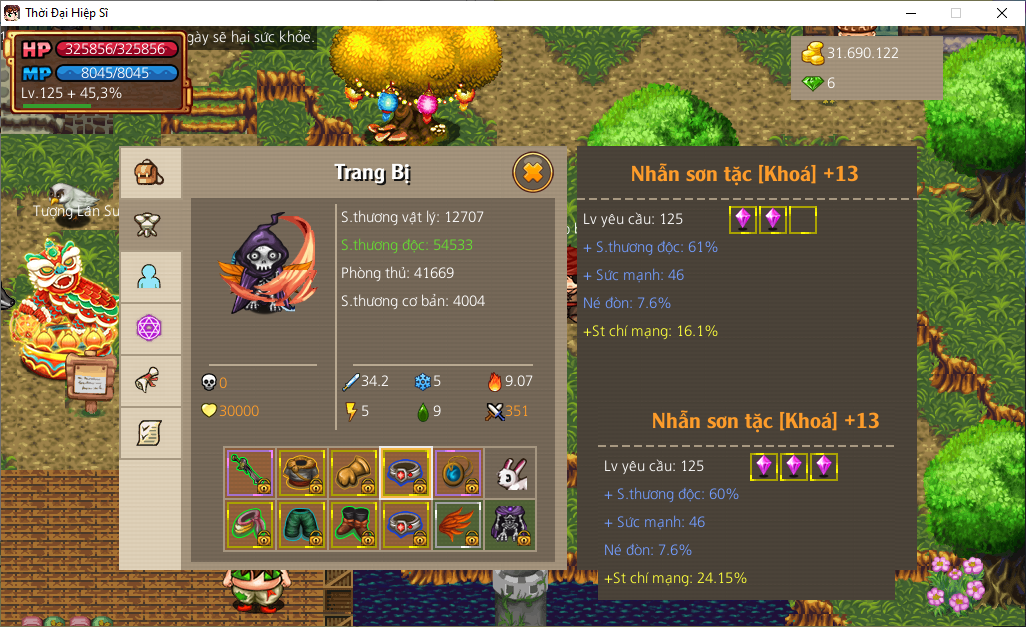The image size is (1026, 627).
Task: Select the equipped sword weapon slot
Action: tap(250, 473)
